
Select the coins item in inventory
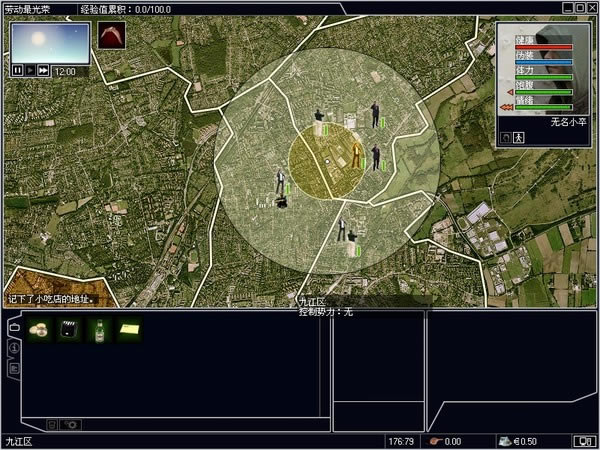40,329
